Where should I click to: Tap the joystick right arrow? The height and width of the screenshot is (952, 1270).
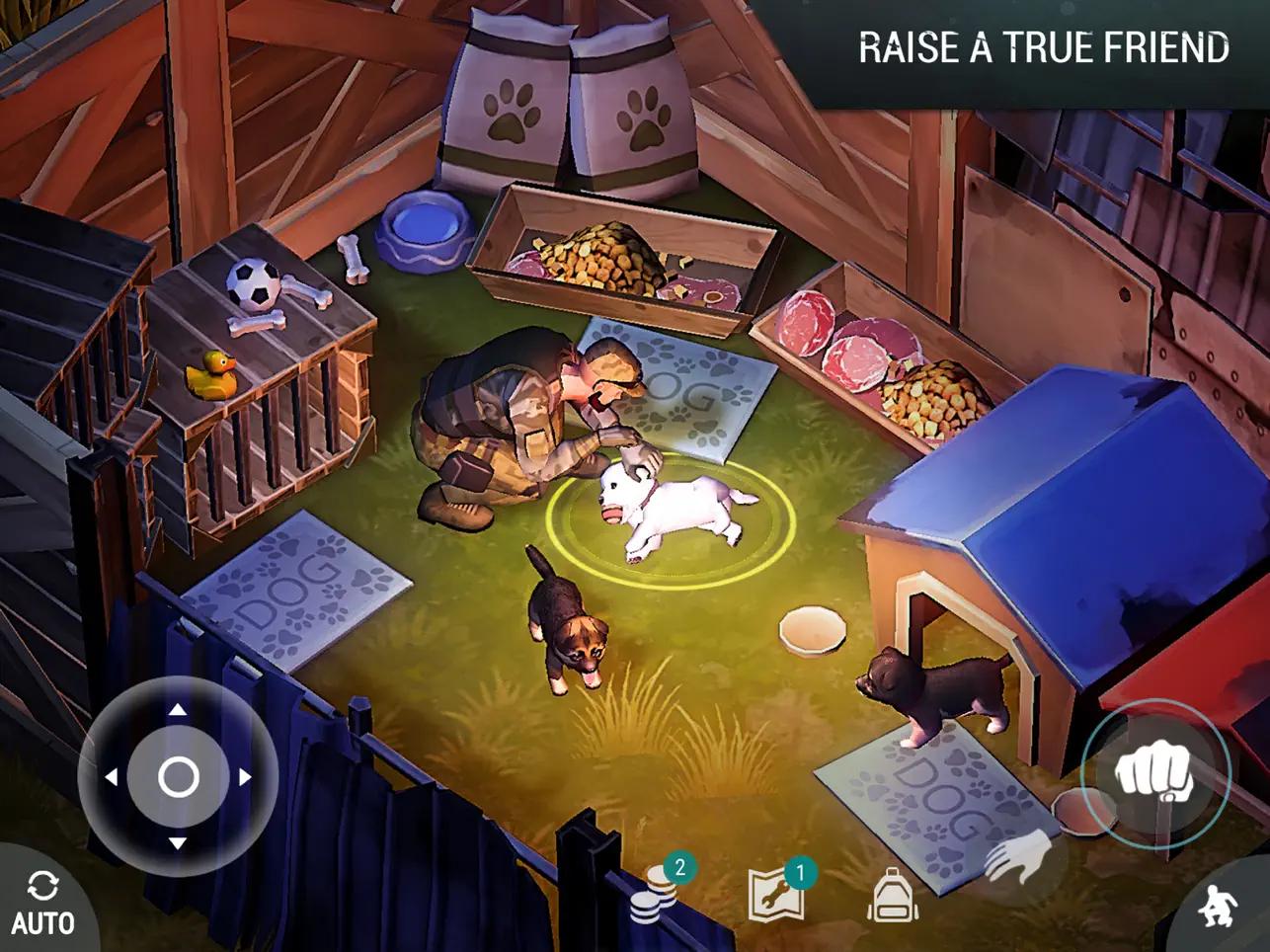point(245,777)
